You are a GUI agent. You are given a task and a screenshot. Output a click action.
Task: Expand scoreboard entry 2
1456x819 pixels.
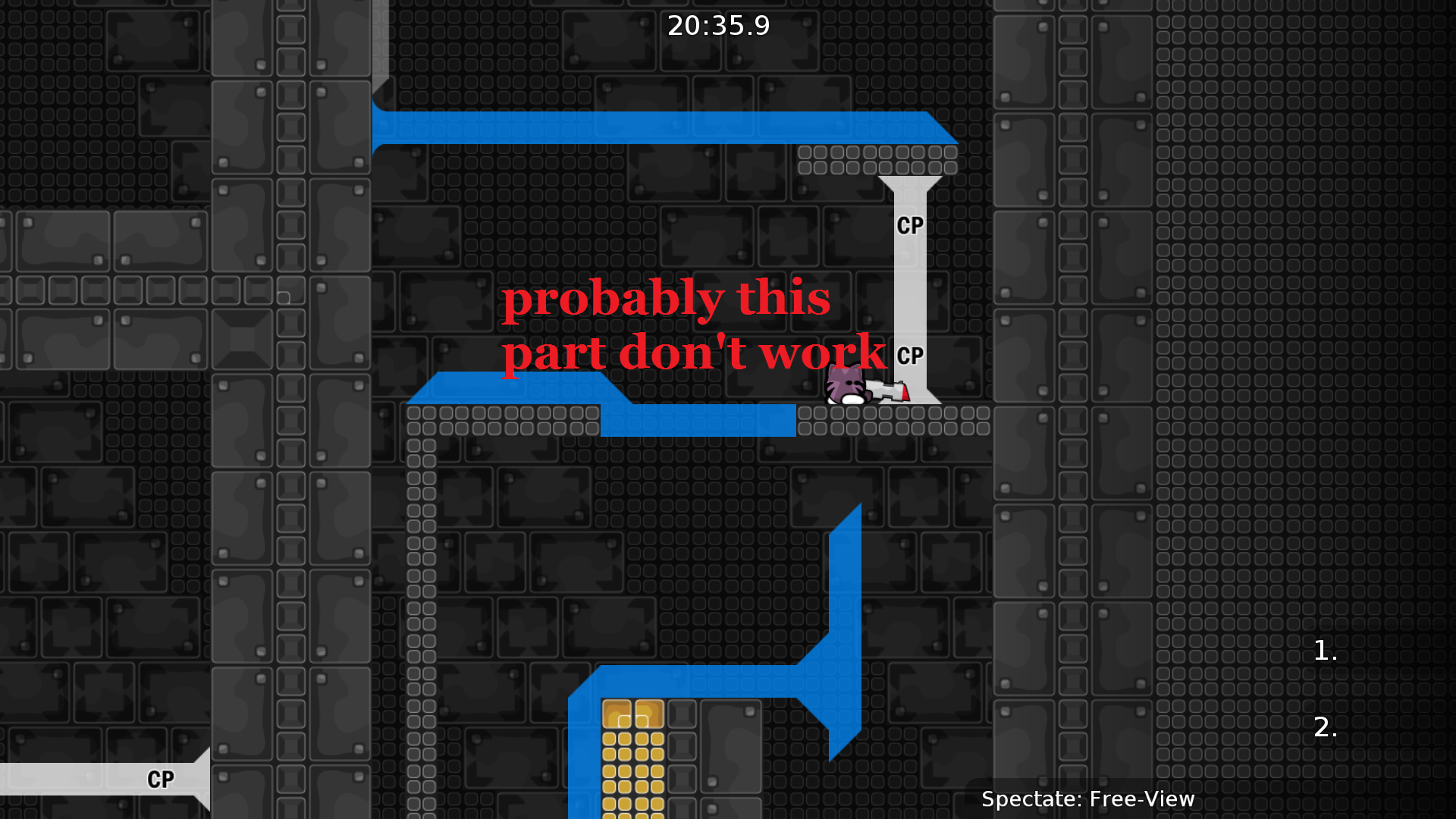tap(1325, 728)
